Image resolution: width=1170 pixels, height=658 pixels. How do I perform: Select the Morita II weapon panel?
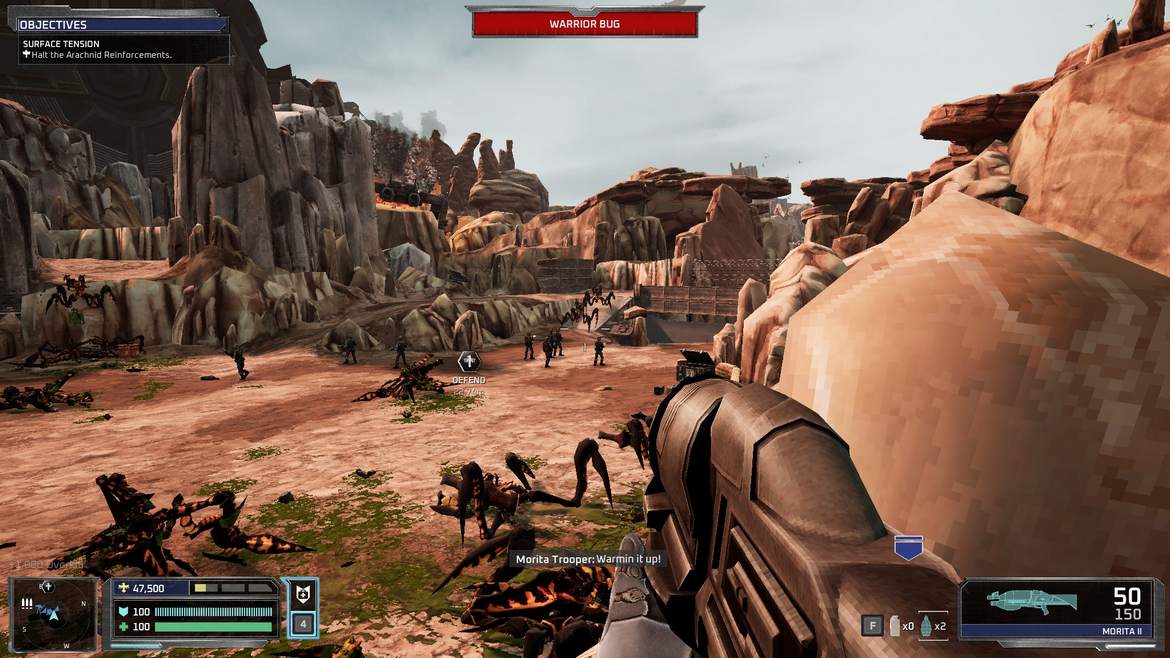[x=1061, y=609]
